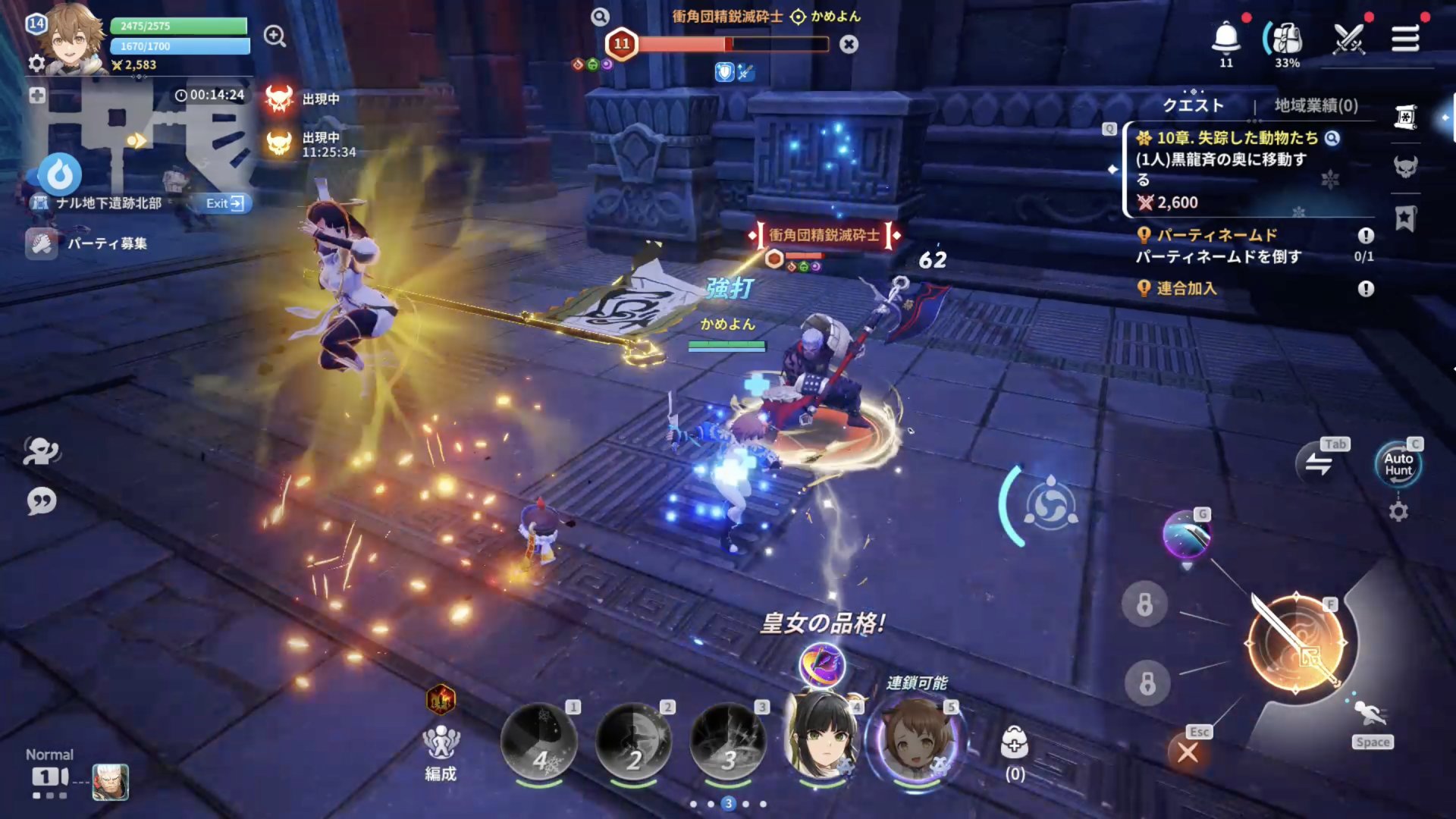Open the backpack inventory icon
Screen dimensions: 1456x819
[1286, 39]
